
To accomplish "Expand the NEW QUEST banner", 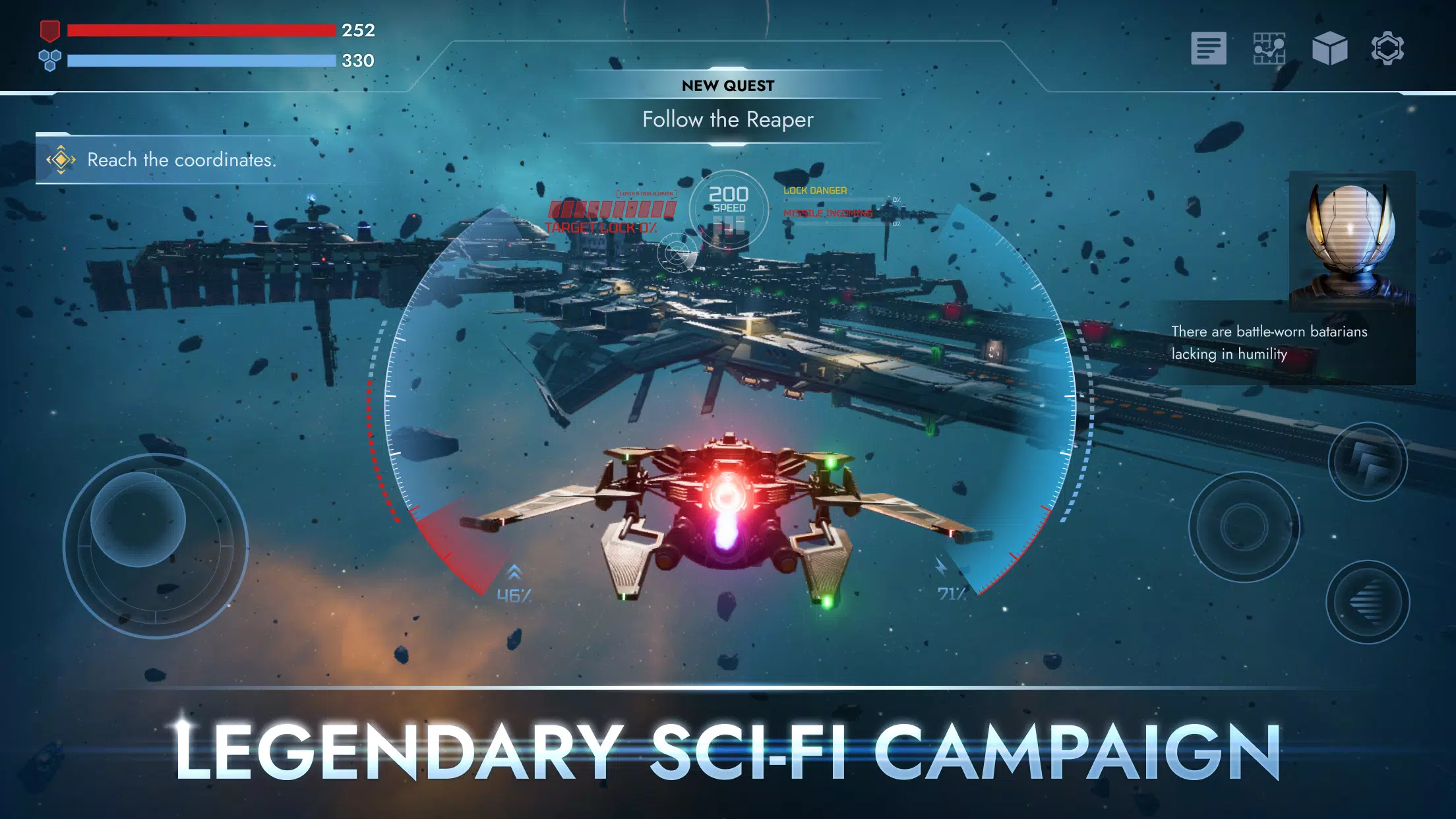I will [728, 85].
